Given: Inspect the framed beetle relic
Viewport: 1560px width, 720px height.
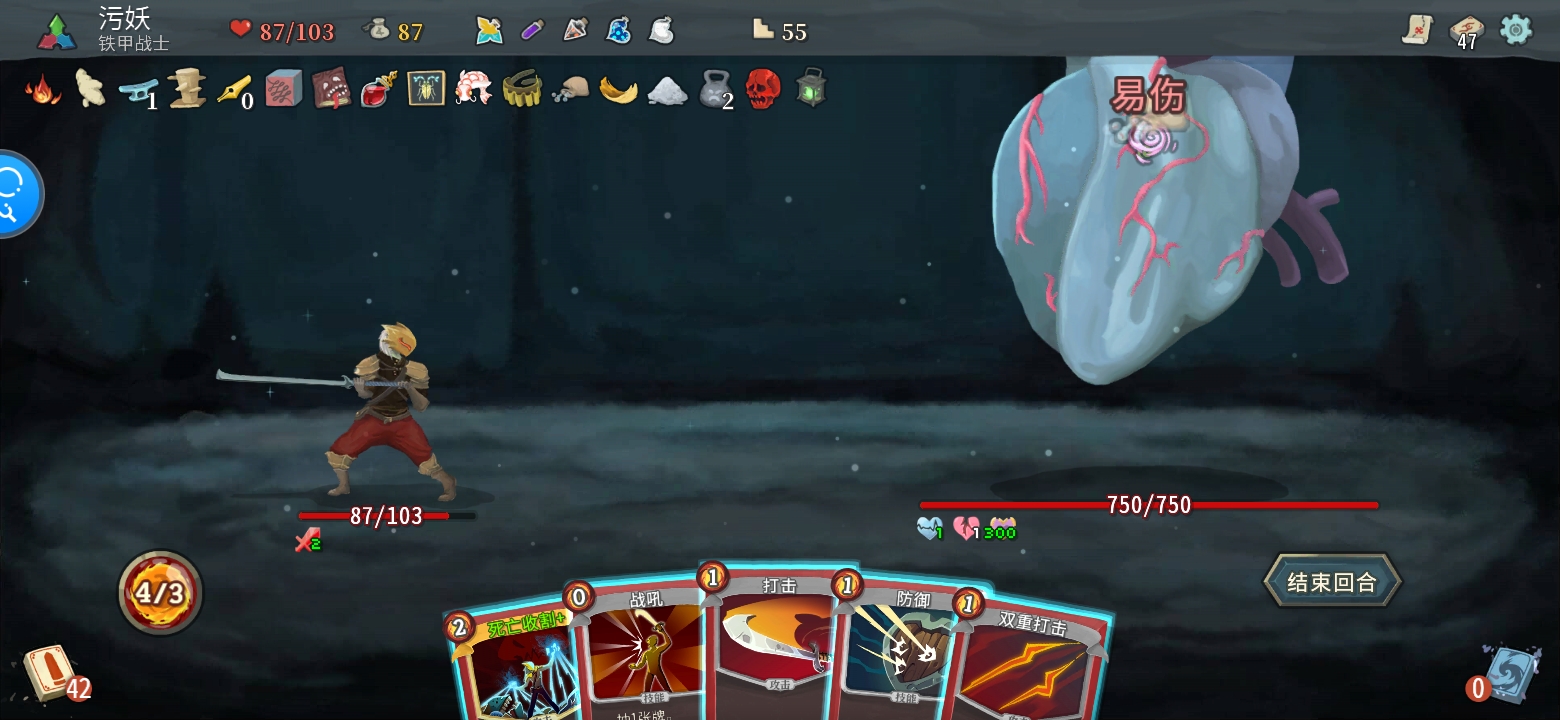Looking at the screenshot, I should (x=426, y=89).
